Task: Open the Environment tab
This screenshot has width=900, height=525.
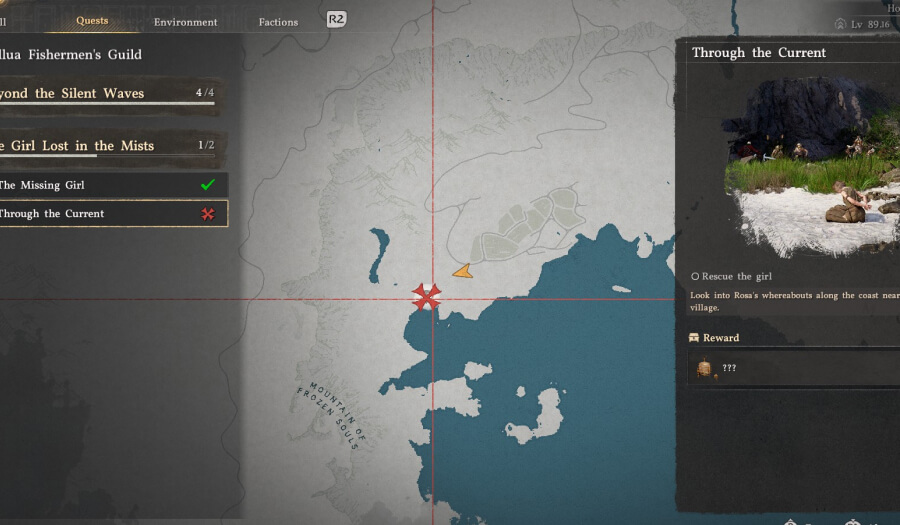Action: pyautogui.click(x=185, y=22)
